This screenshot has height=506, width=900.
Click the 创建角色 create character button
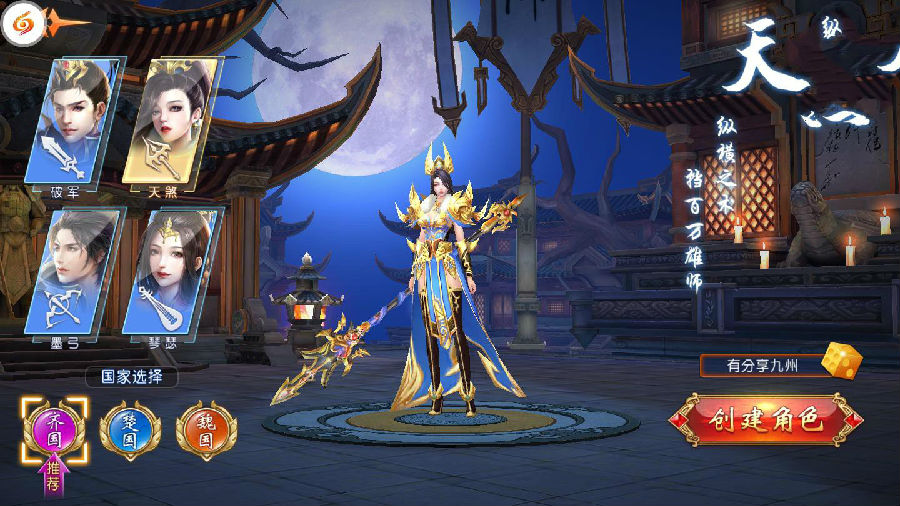point(766,420)
